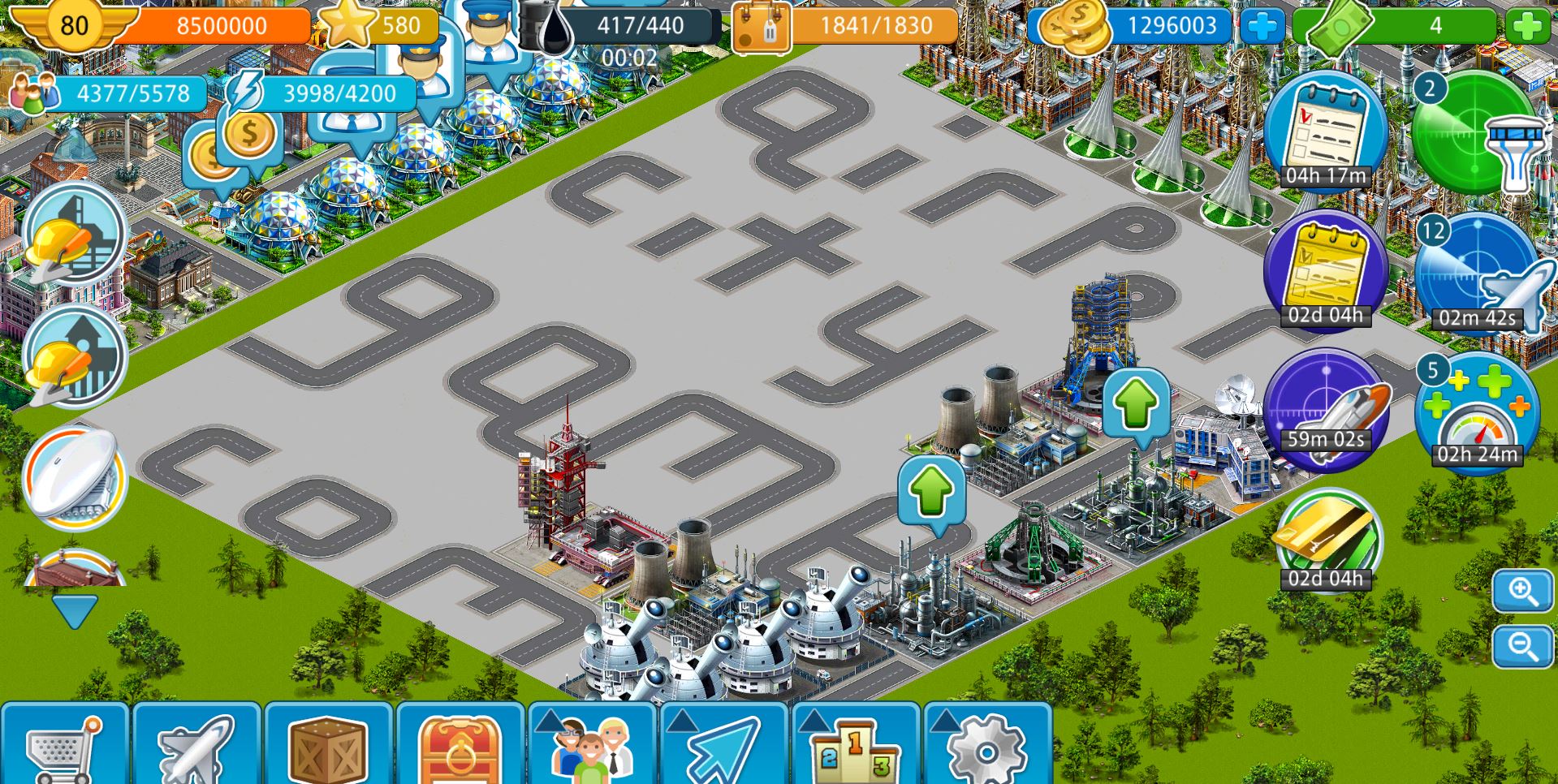Screen dimensions: 1558x784
Task: Open the gold card offer icon
Action: point(1327,540)
